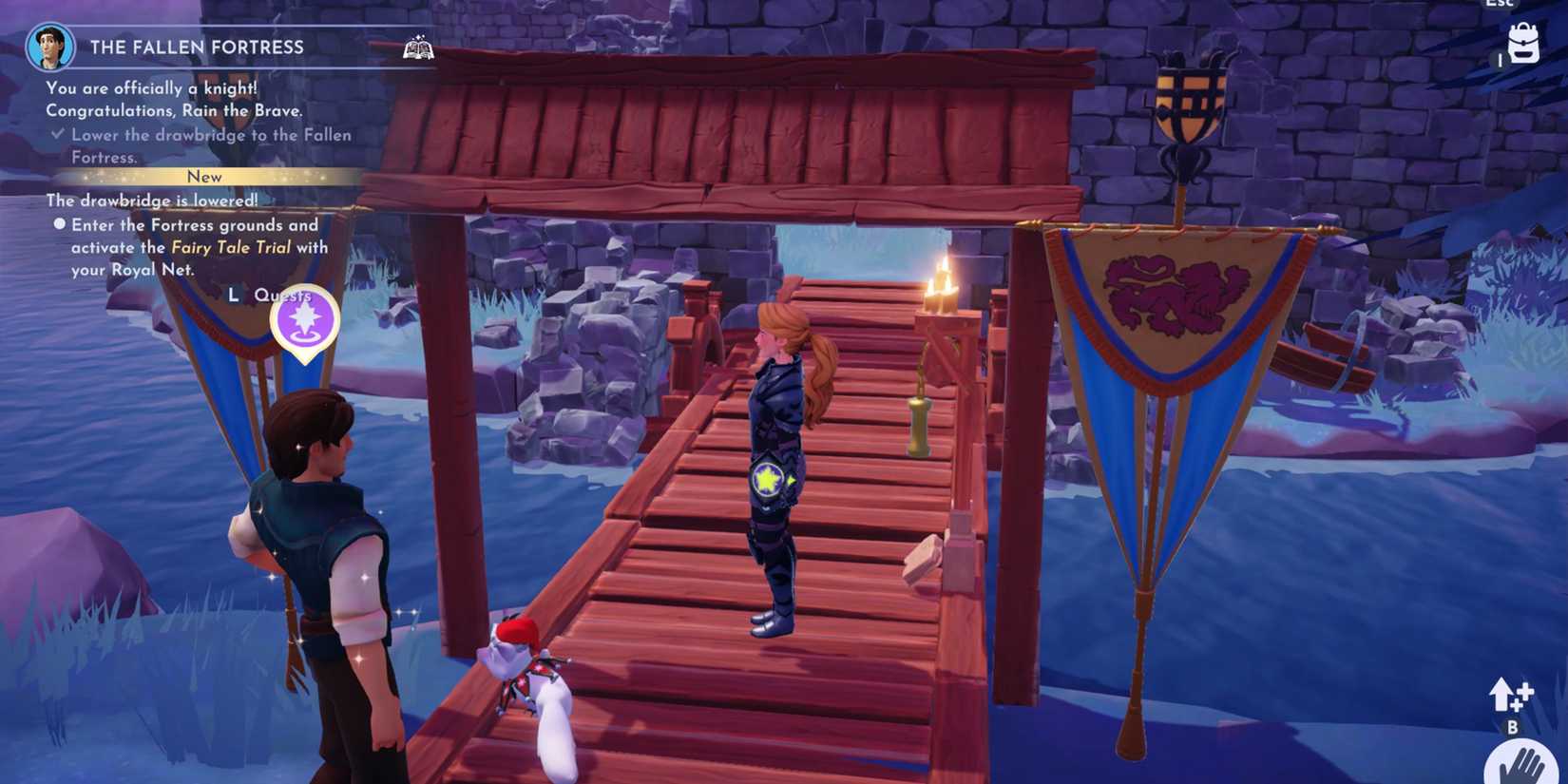Select the bullet for the Fortress grounds objective

coord(61,224)
